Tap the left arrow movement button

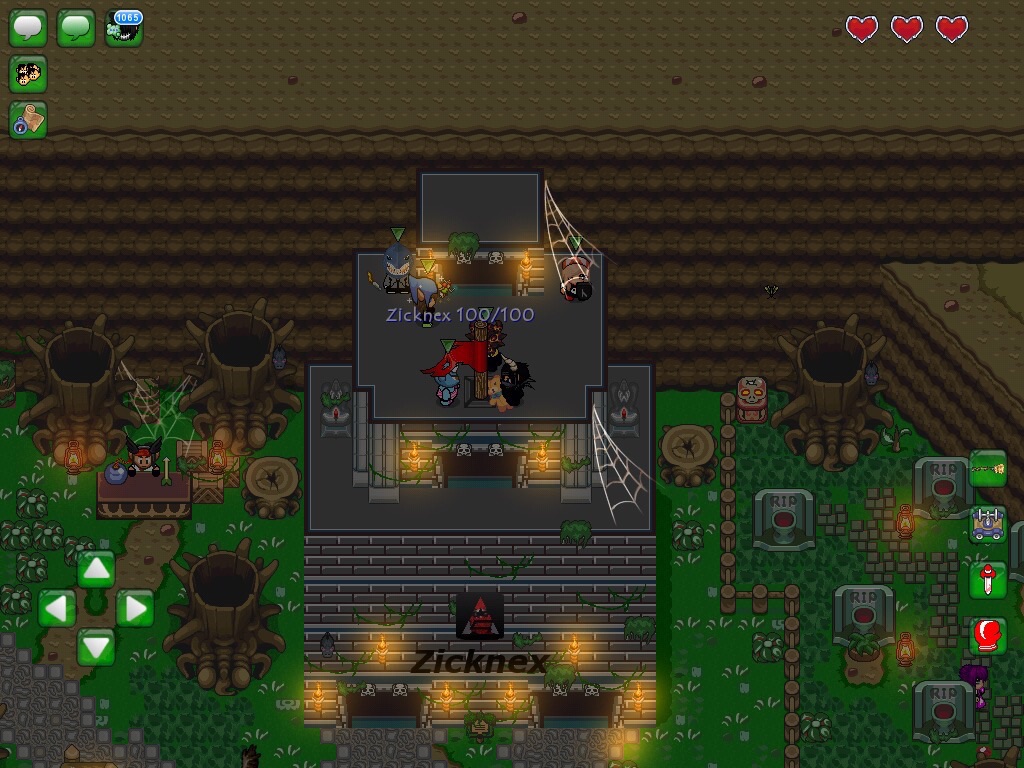tap(57, 608)
